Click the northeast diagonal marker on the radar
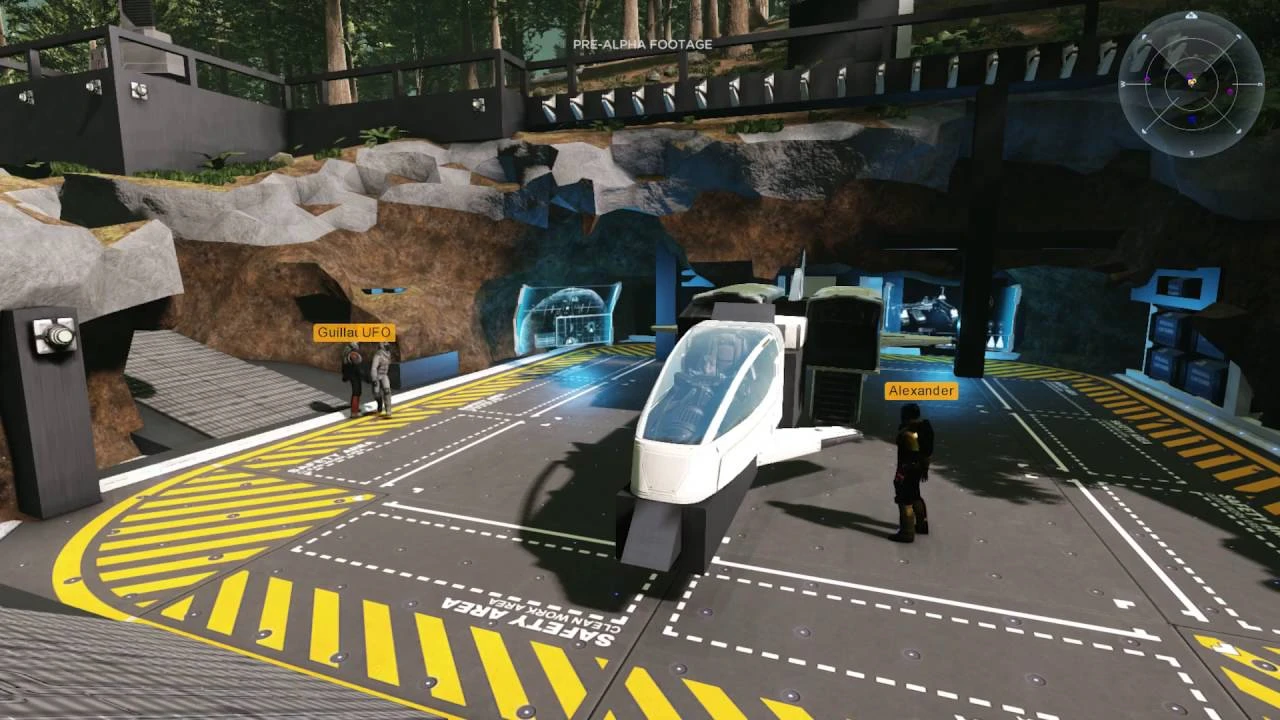1280x720 pixels. pos(1238,36)
